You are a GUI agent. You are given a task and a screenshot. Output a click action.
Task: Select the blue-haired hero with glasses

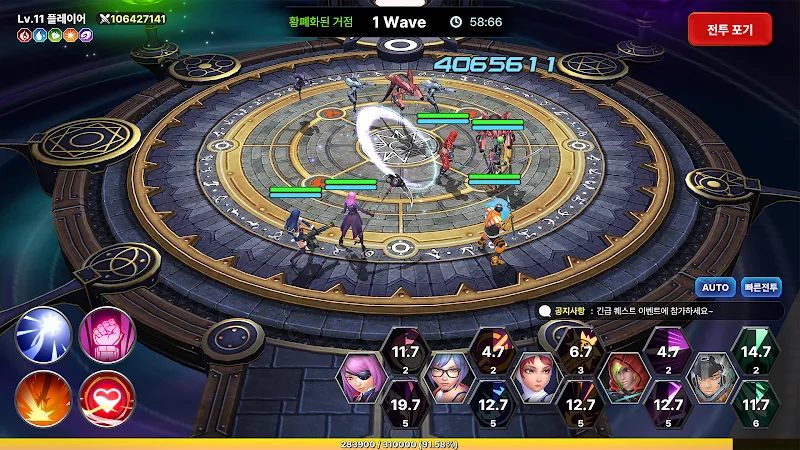(446, 378)
